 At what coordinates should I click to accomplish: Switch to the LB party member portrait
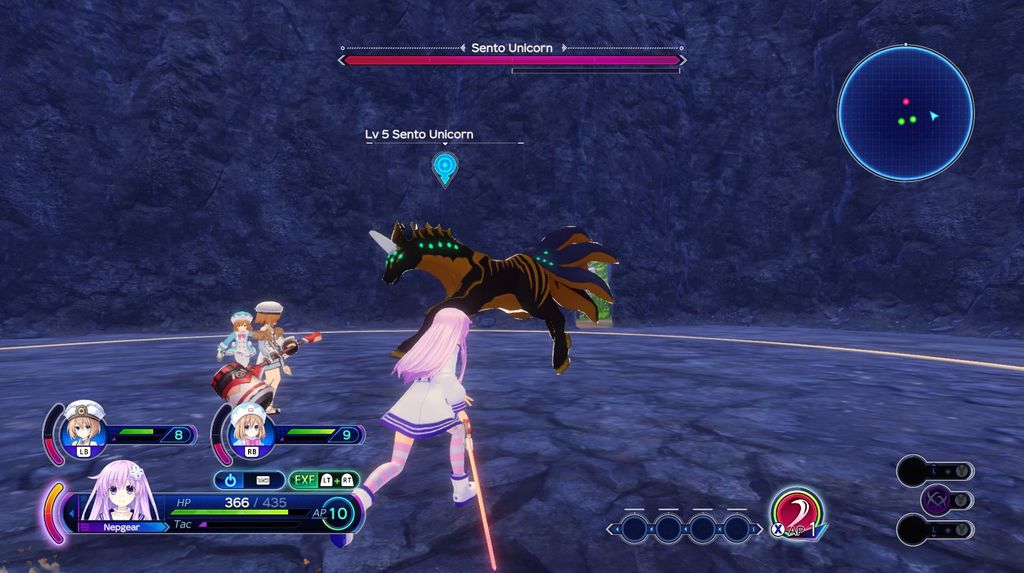point(84,427)
